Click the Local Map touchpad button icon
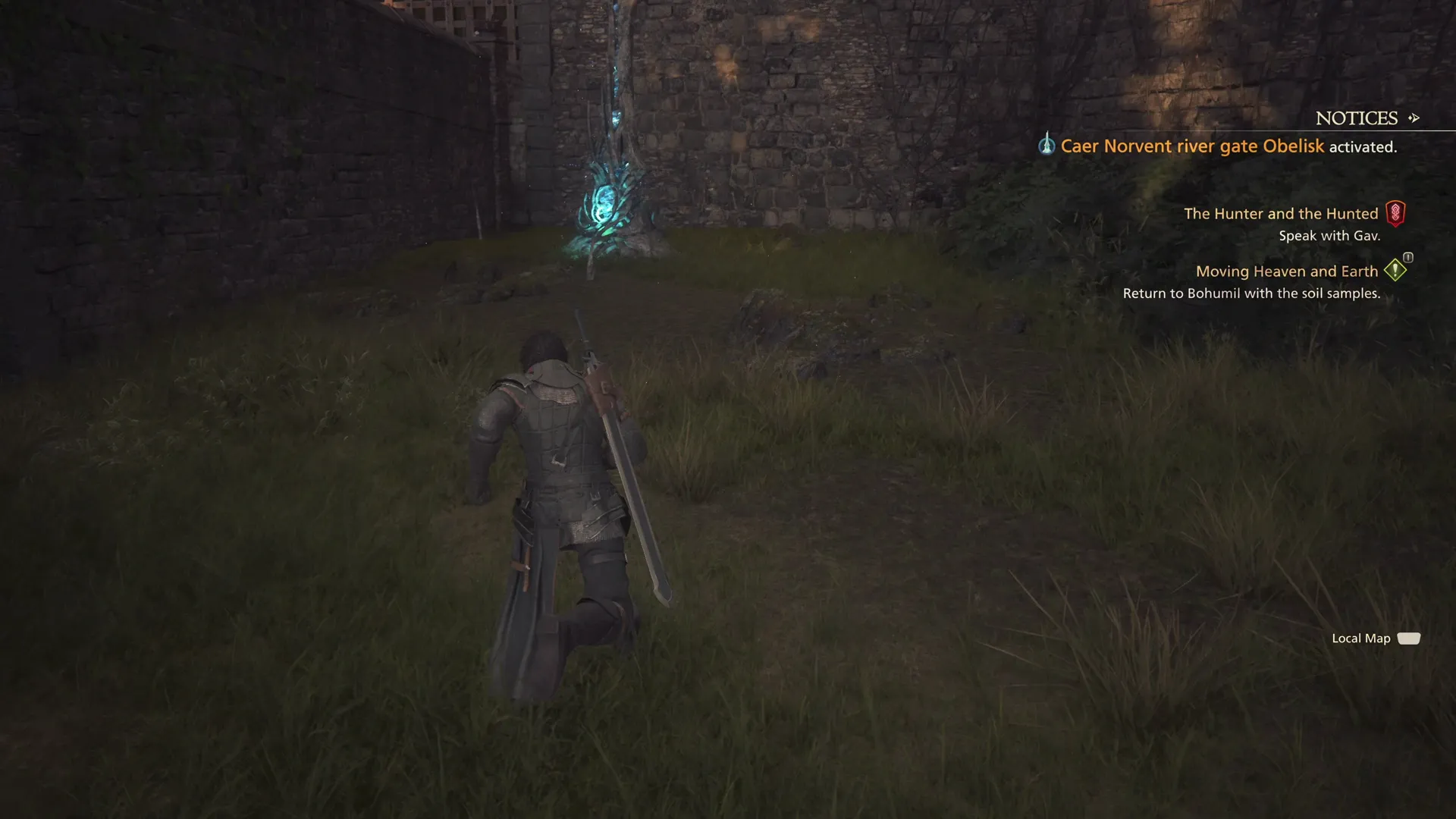Image resolution: width=1456 pixels, height=819 pixels. tap(1409, 639)
